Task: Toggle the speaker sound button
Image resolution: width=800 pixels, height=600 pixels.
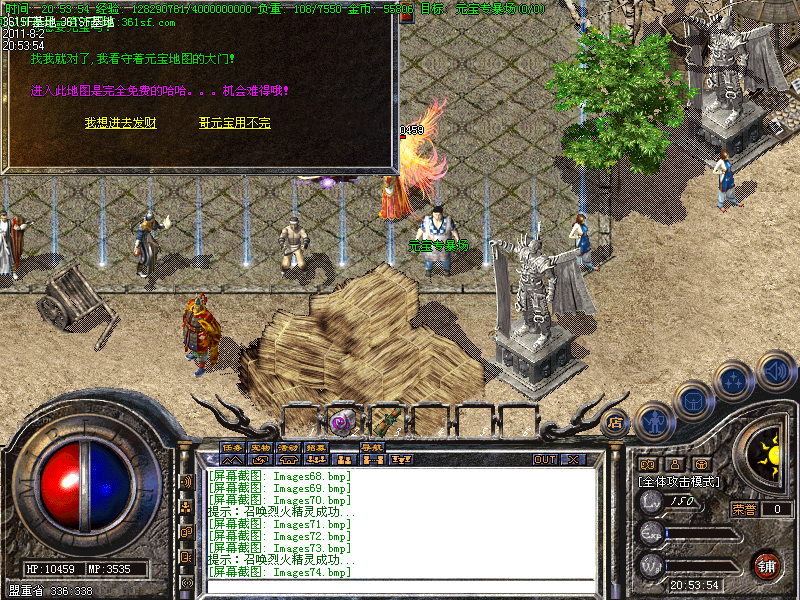Action: [775, 371]
